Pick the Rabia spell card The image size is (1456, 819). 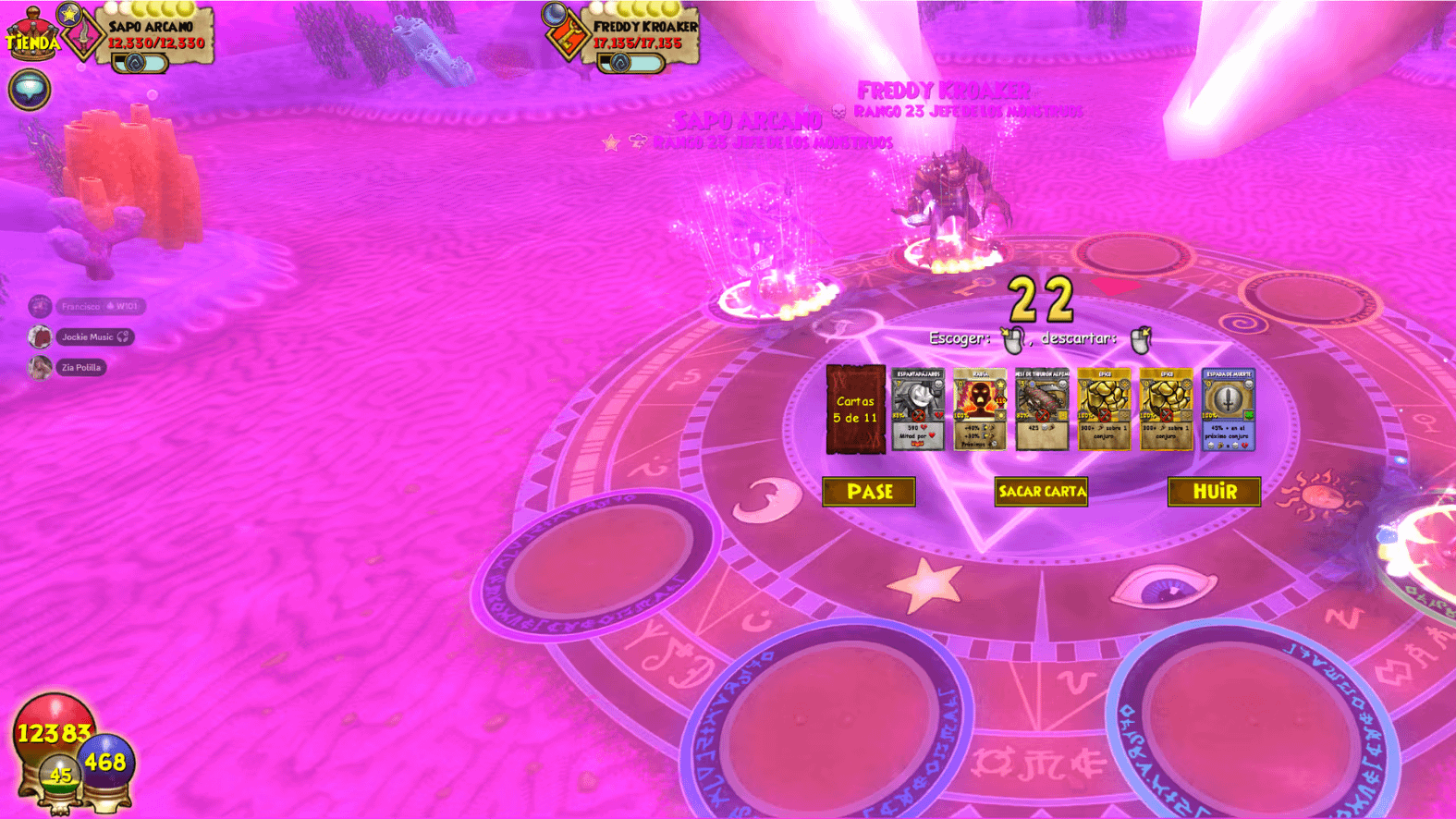click(980, 409)
